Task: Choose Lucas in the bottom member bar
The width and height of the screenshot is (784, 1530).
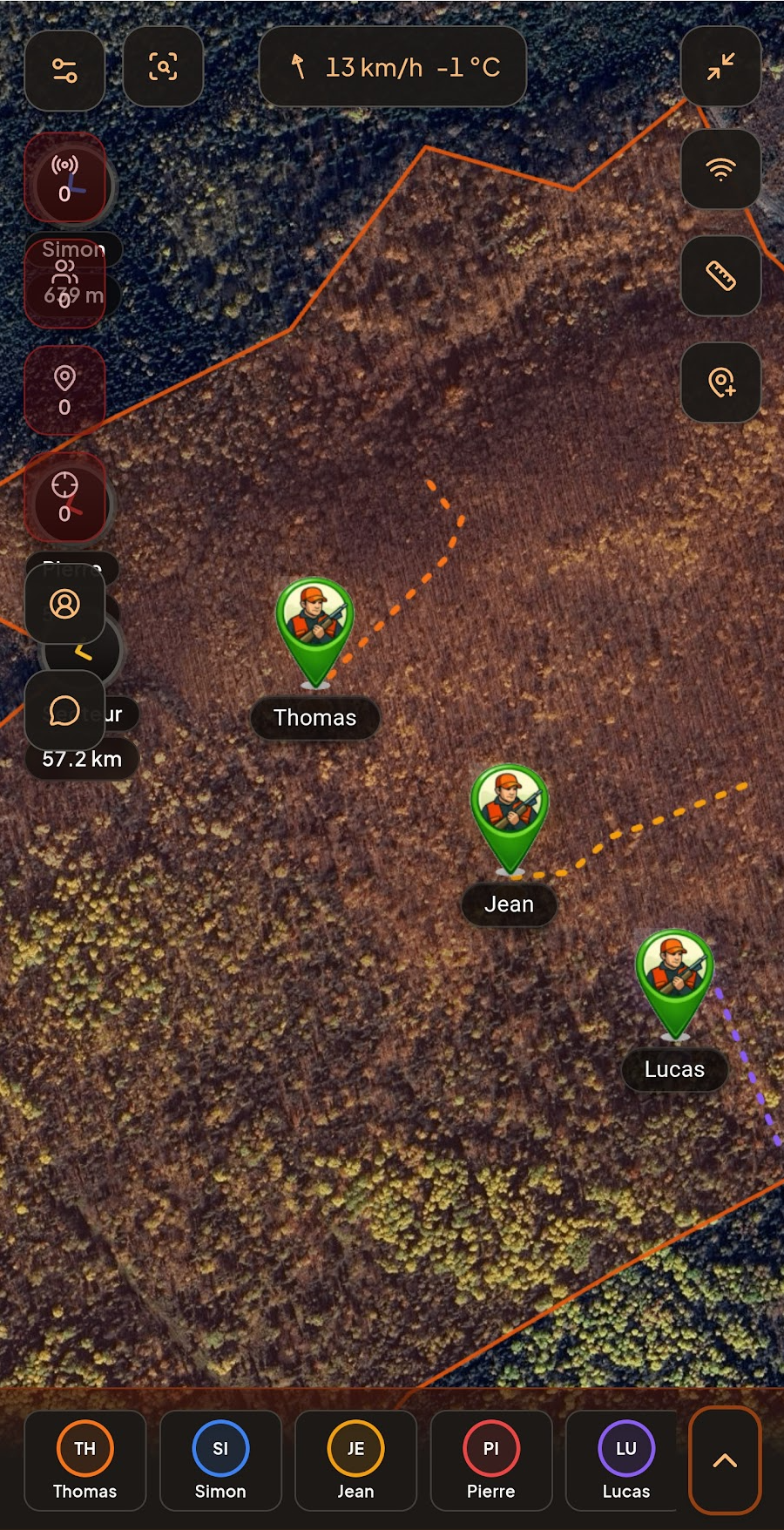Action: pos(625,1460)
